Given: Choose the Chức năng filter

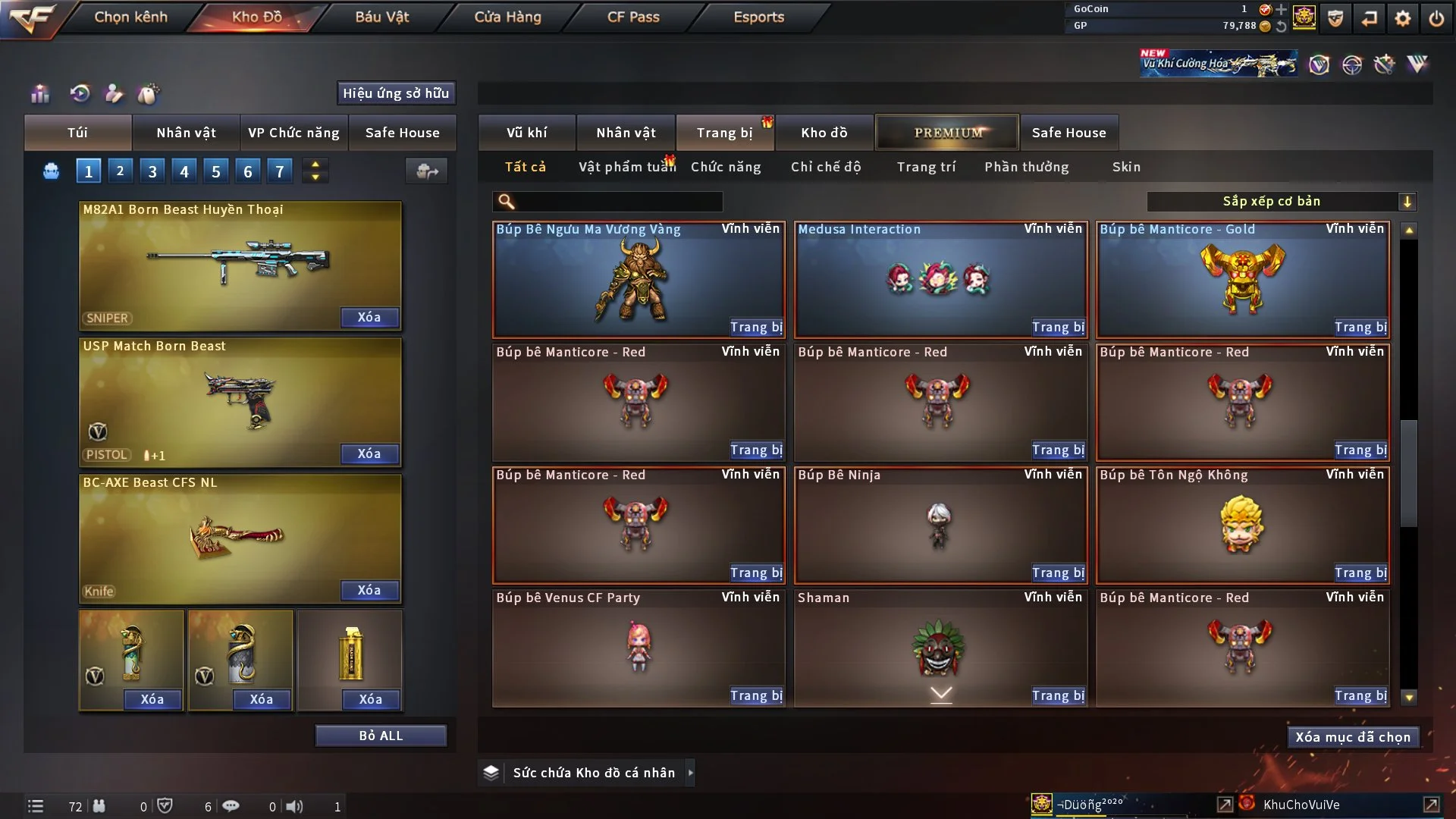Looking at the screenshot, I should 726,167.
